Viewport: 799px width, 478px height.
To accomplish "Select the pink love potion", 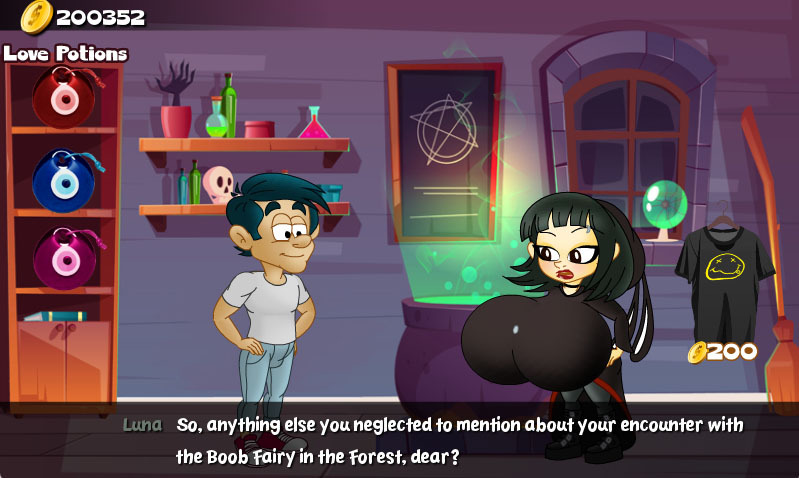I will tap(62, 258).
